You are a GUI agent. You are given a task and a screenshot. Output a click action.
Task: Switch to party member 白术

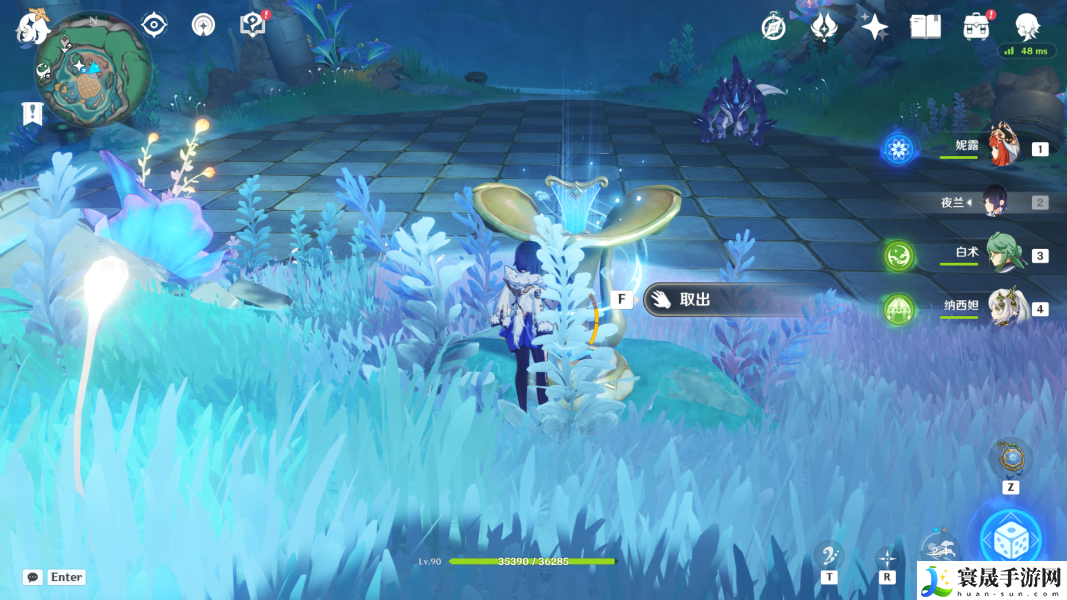(x=1001, y=255)
